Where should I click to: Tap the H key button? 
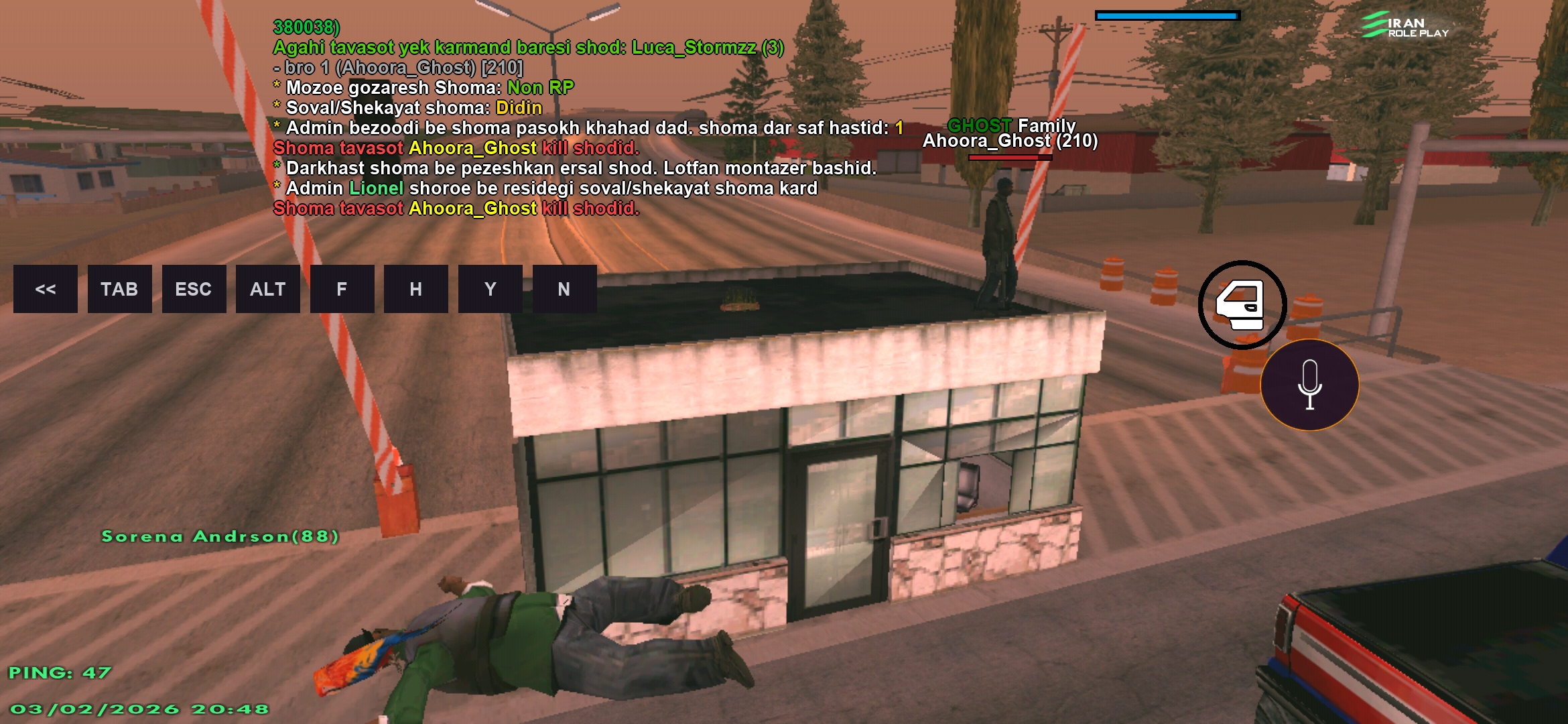coord(416,289)
